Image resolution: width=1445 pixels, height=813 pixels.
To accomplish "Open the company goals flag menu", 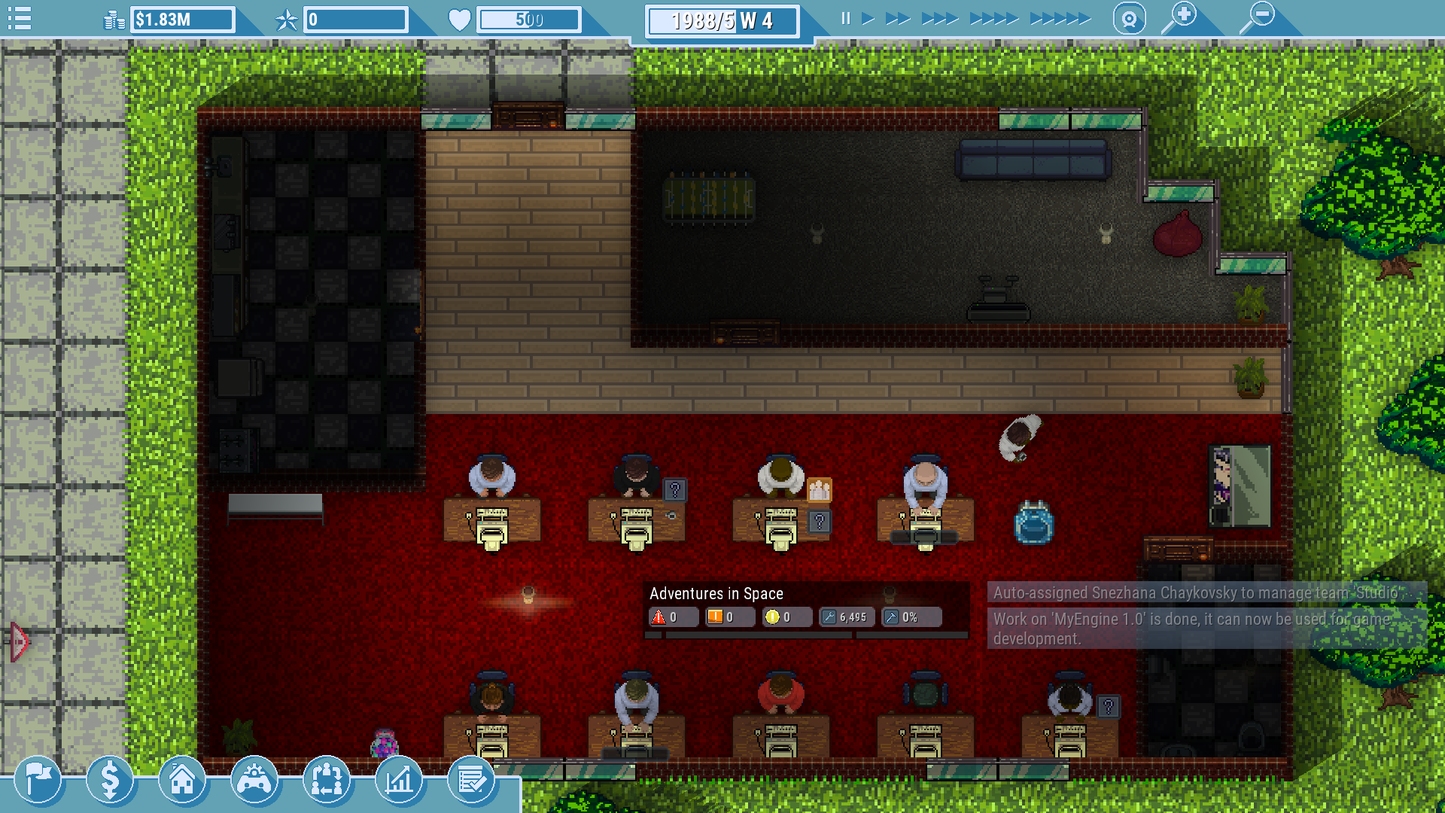I will coord(39,780).
